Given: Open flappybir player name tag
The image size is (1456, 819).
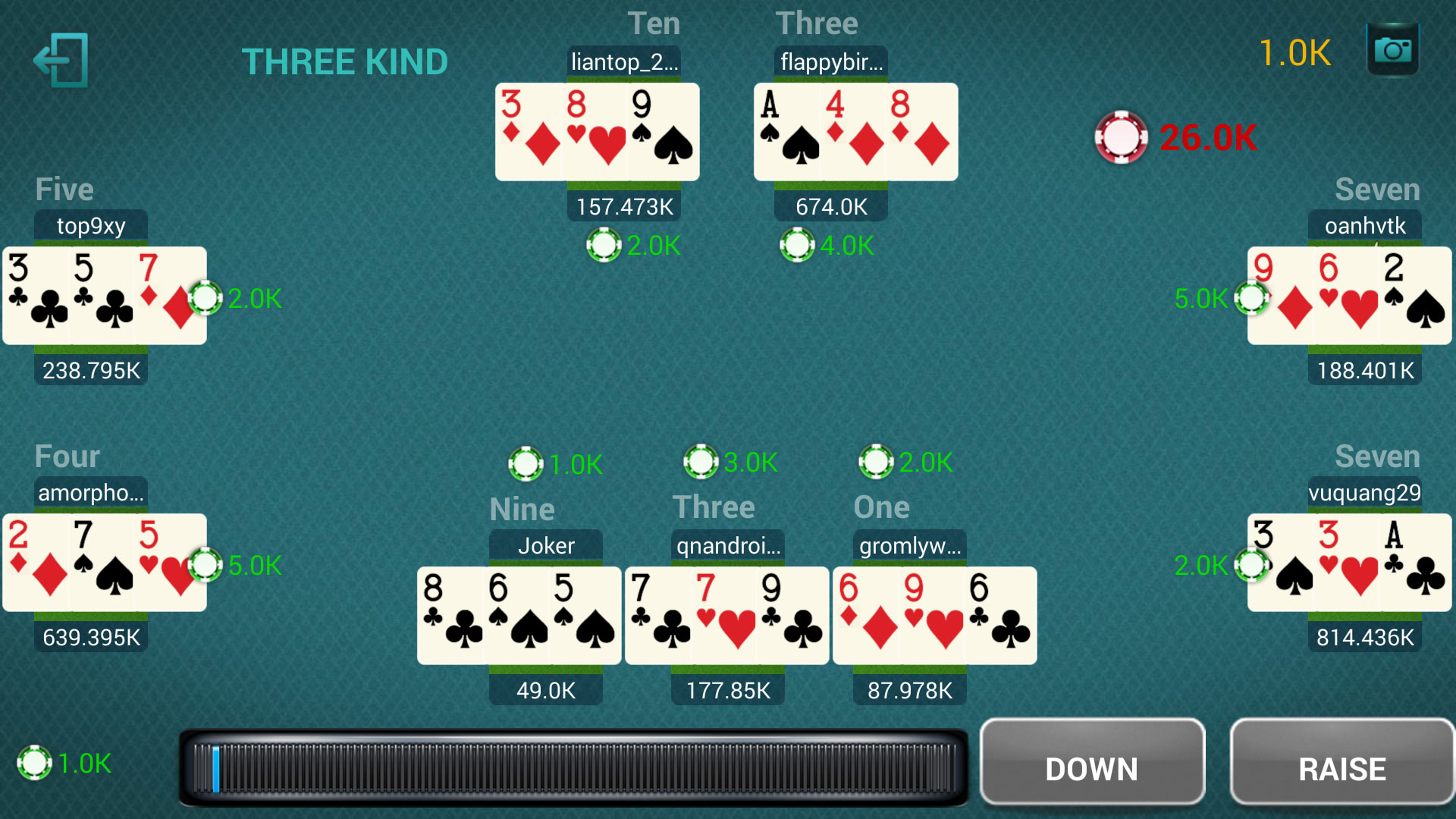Looking at the screenshot, I should tap(831, 61).
